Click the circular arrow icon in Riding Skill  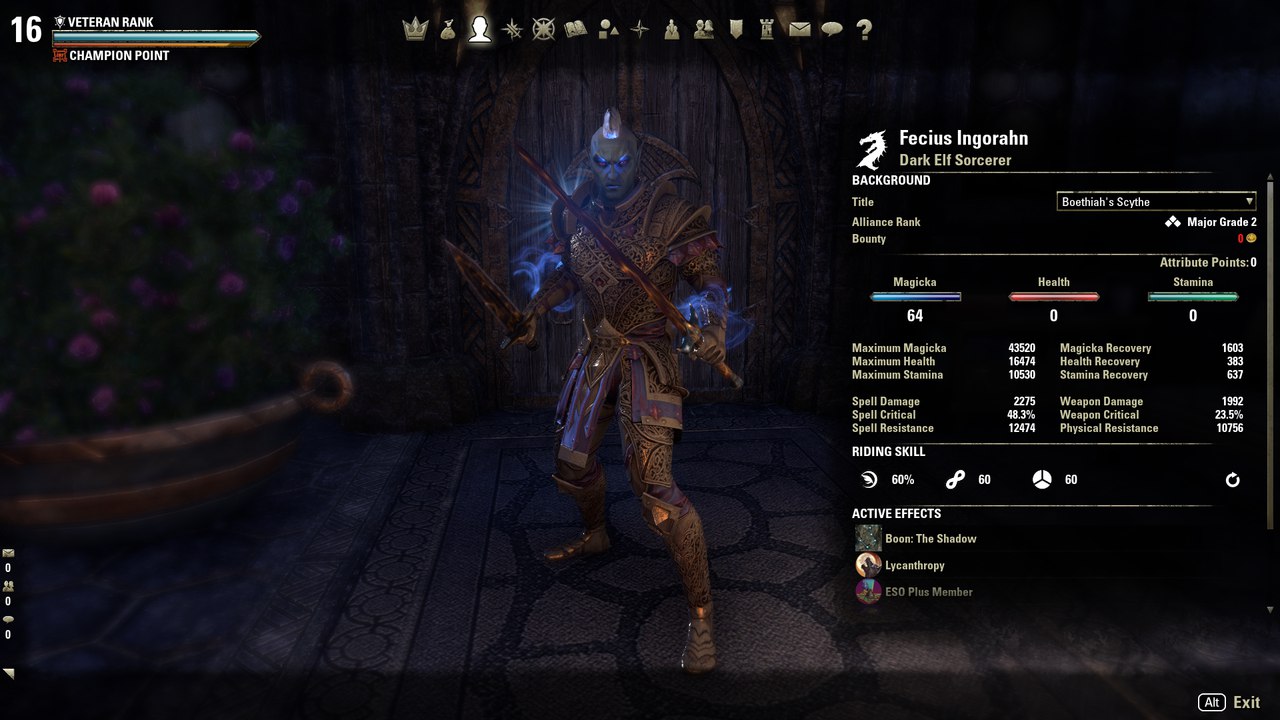tap(1233, 480)
